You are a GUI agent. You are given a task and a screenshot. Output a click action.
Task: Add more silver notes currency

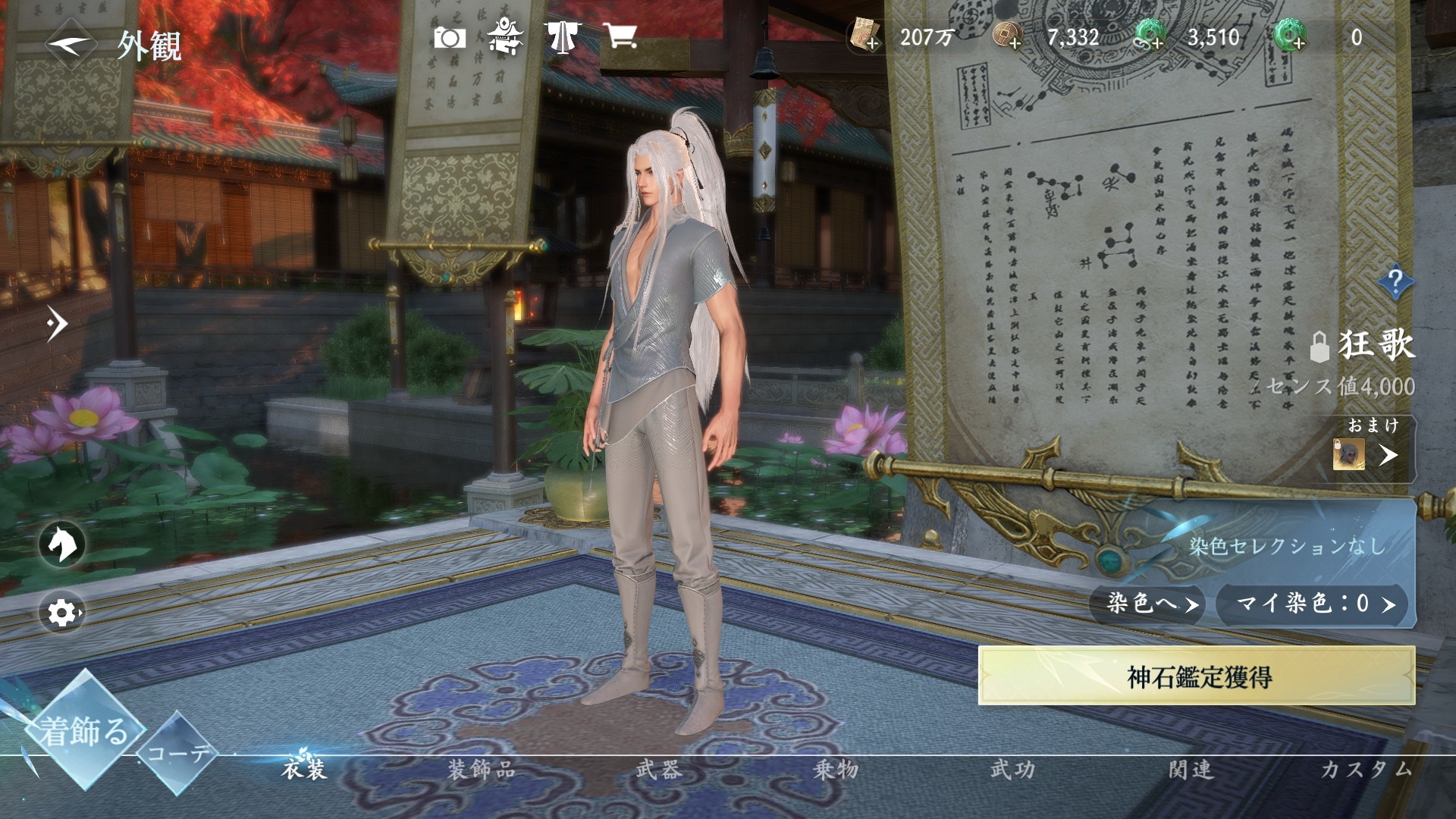tap(864, 37)
